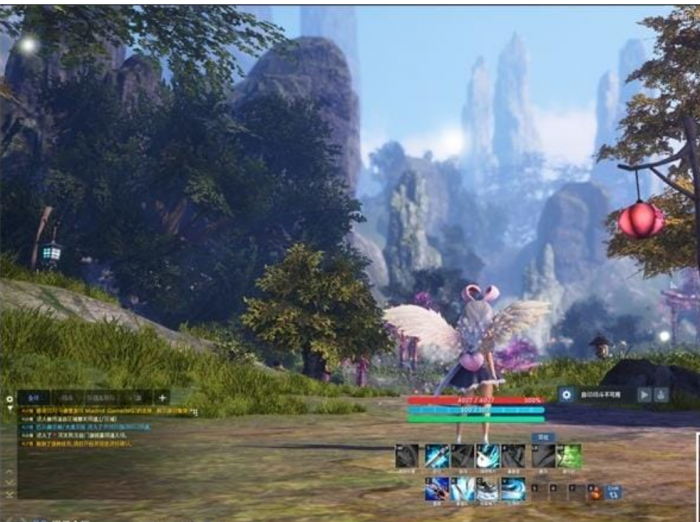Use the fireball item in the quick slot
Viewport: 700px width, 522px height.
coord(595,491)
